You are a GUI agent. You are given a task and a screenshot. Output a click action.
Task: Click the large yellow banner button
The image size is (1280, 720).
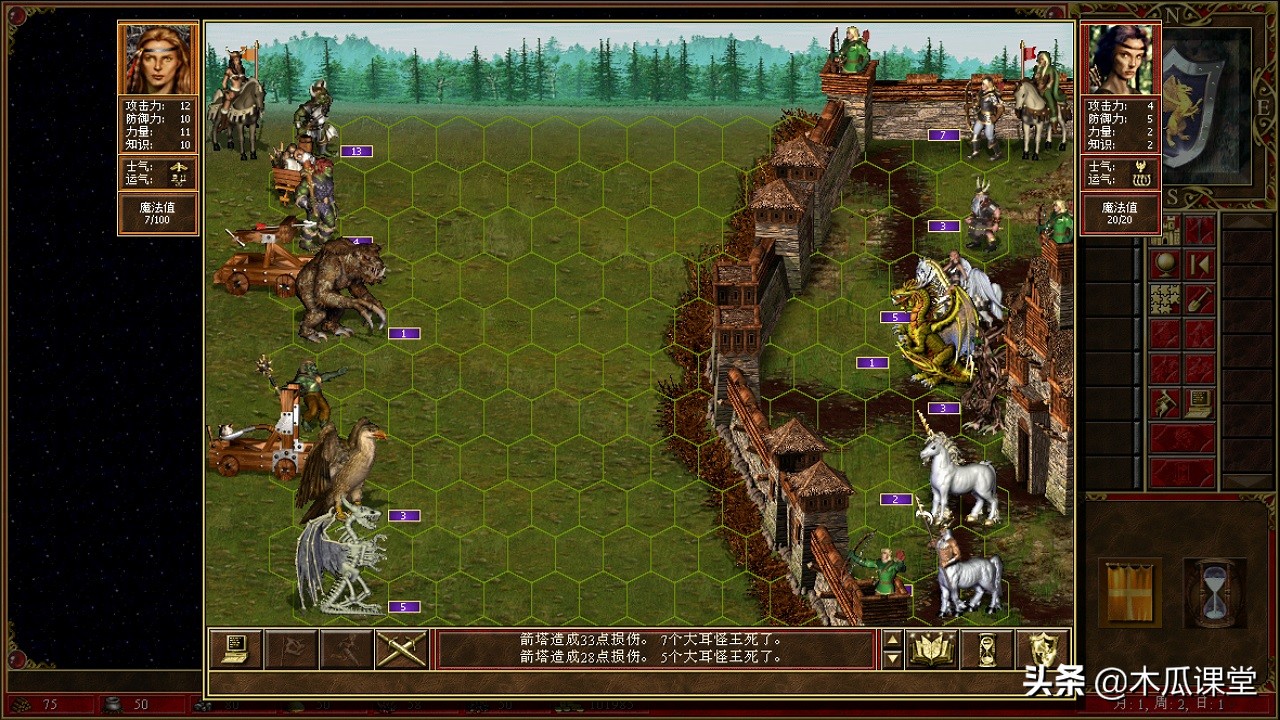[1130, 592]
